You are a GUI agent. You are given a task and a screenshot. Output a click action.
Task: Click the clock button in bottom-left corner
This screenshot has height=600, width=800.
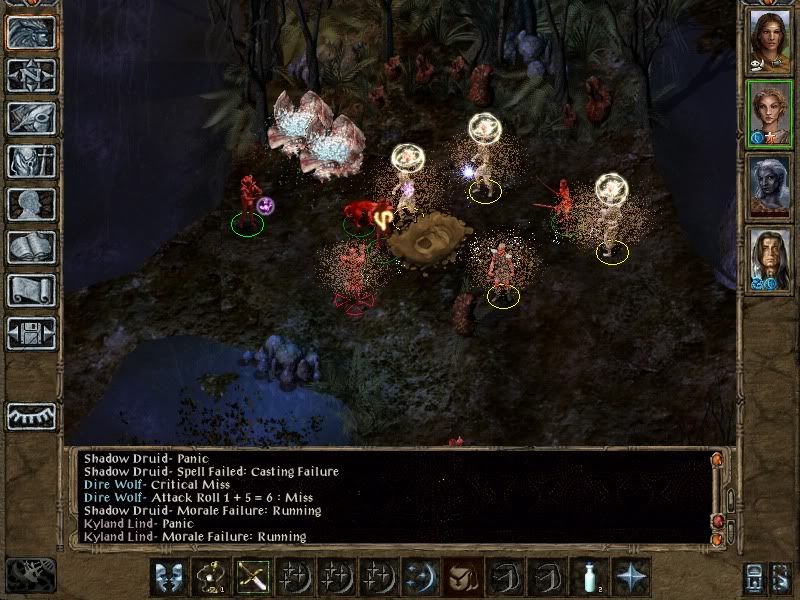point(31,575)
